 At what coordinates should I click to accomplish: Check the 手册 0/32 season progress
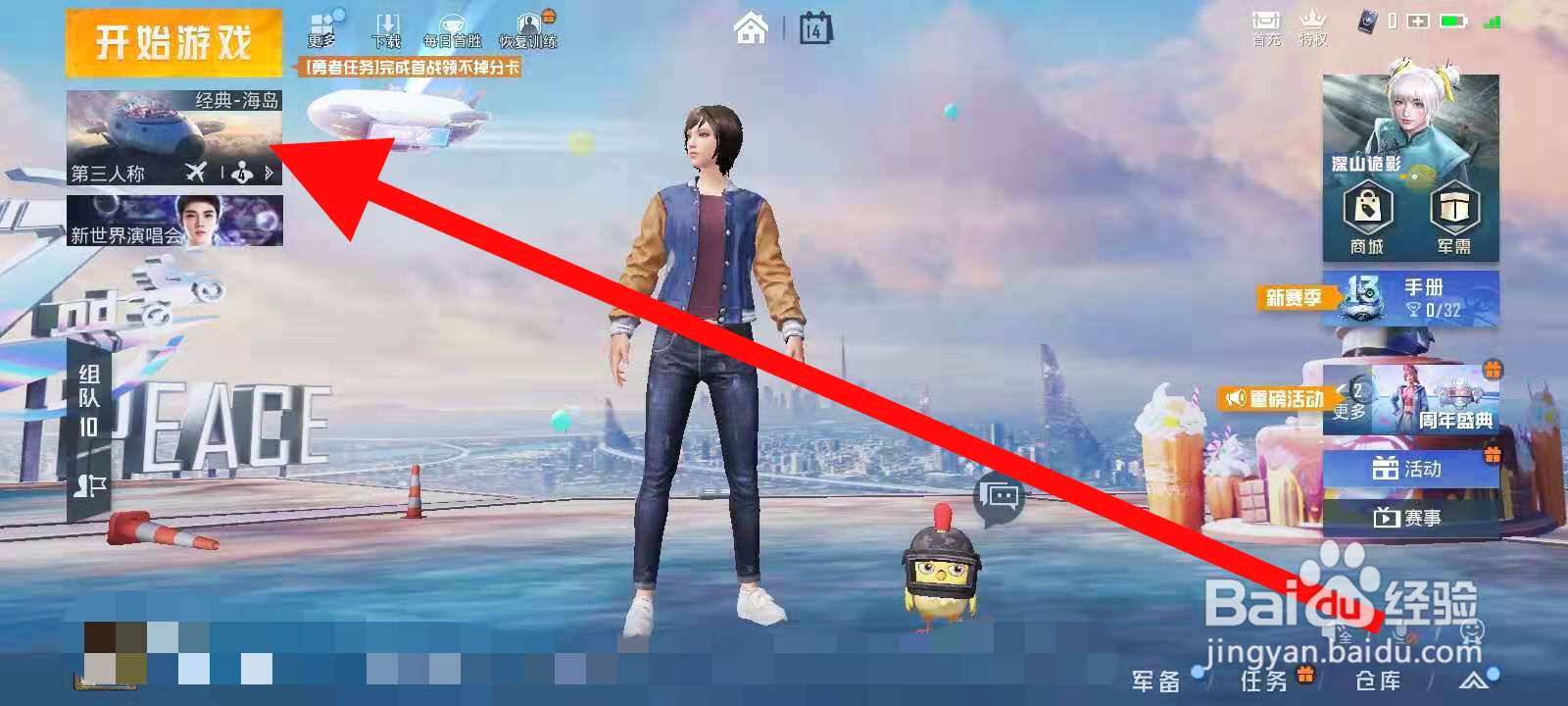[1421, 299]
